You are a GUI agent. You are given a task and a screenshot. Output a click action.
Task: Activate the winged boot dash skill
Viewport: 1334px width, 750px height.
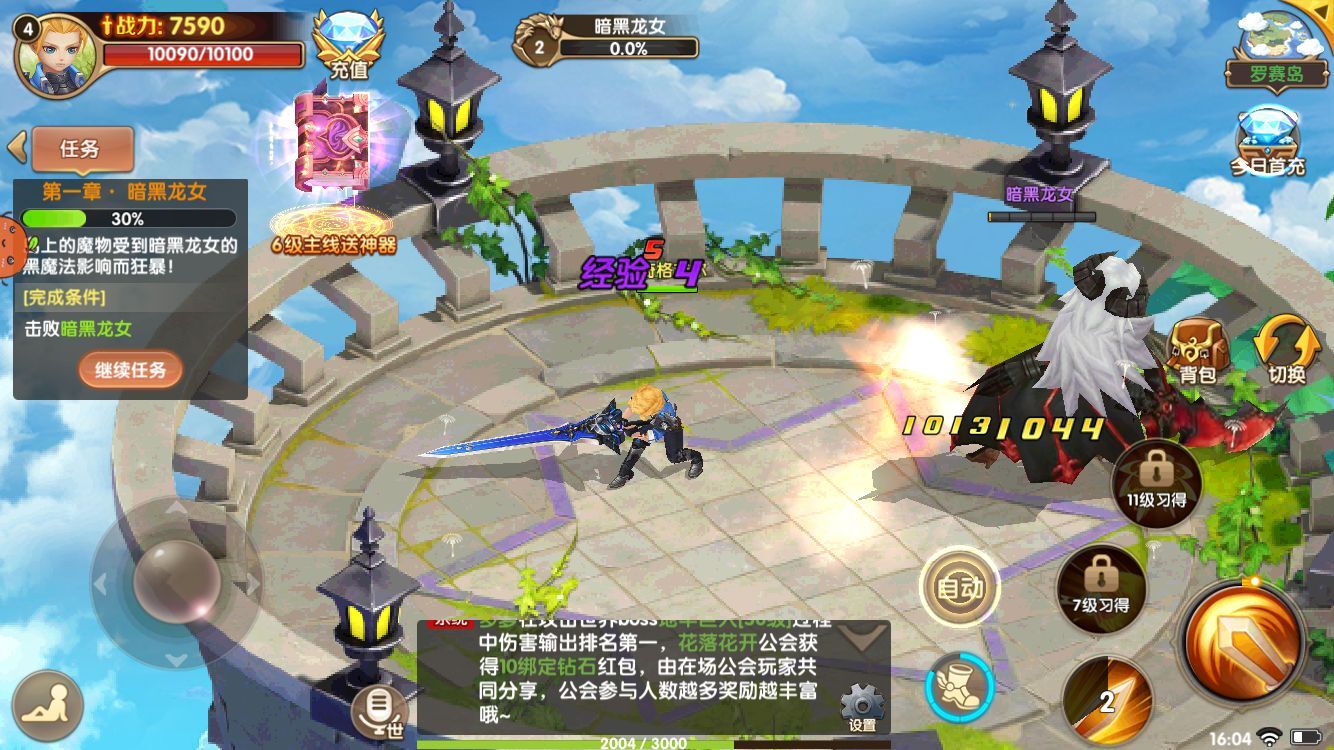(959, 689)
